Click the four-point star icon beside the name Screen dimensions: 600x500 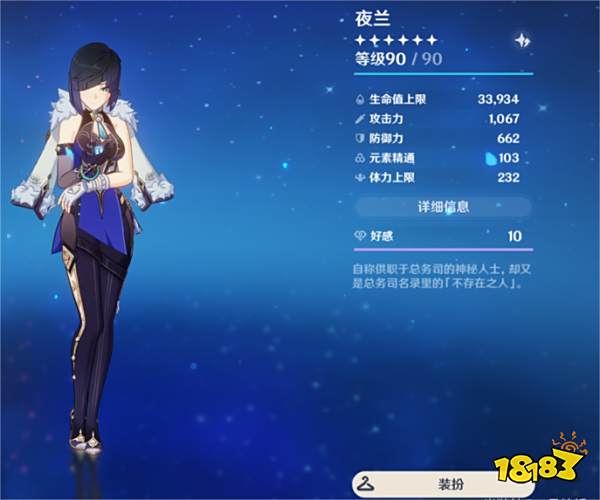[x=522, y=41]
